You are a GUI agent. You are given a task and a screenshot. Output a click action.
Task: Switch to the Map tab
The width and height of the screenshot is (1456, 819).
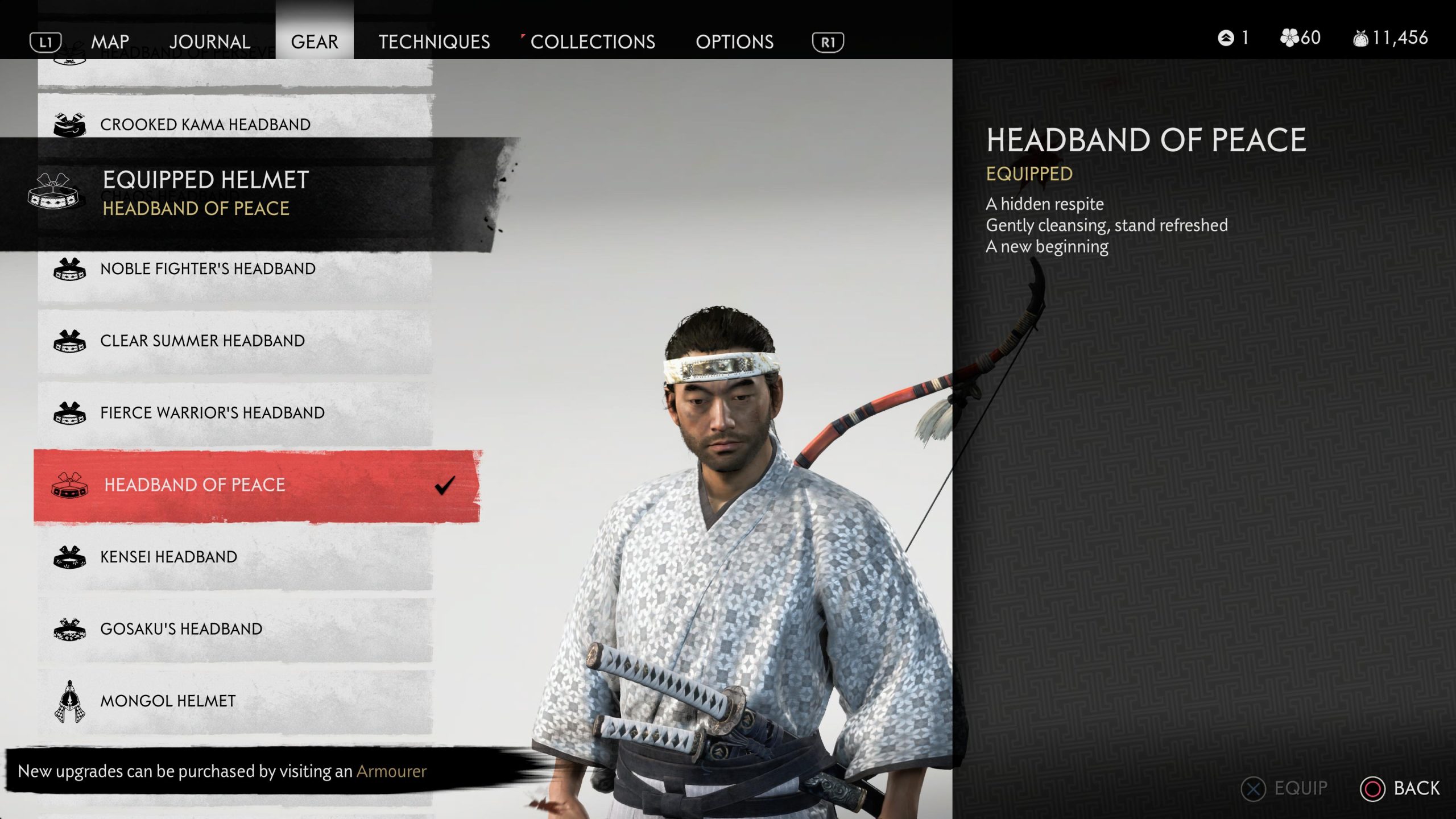click(x=110, y=42)
